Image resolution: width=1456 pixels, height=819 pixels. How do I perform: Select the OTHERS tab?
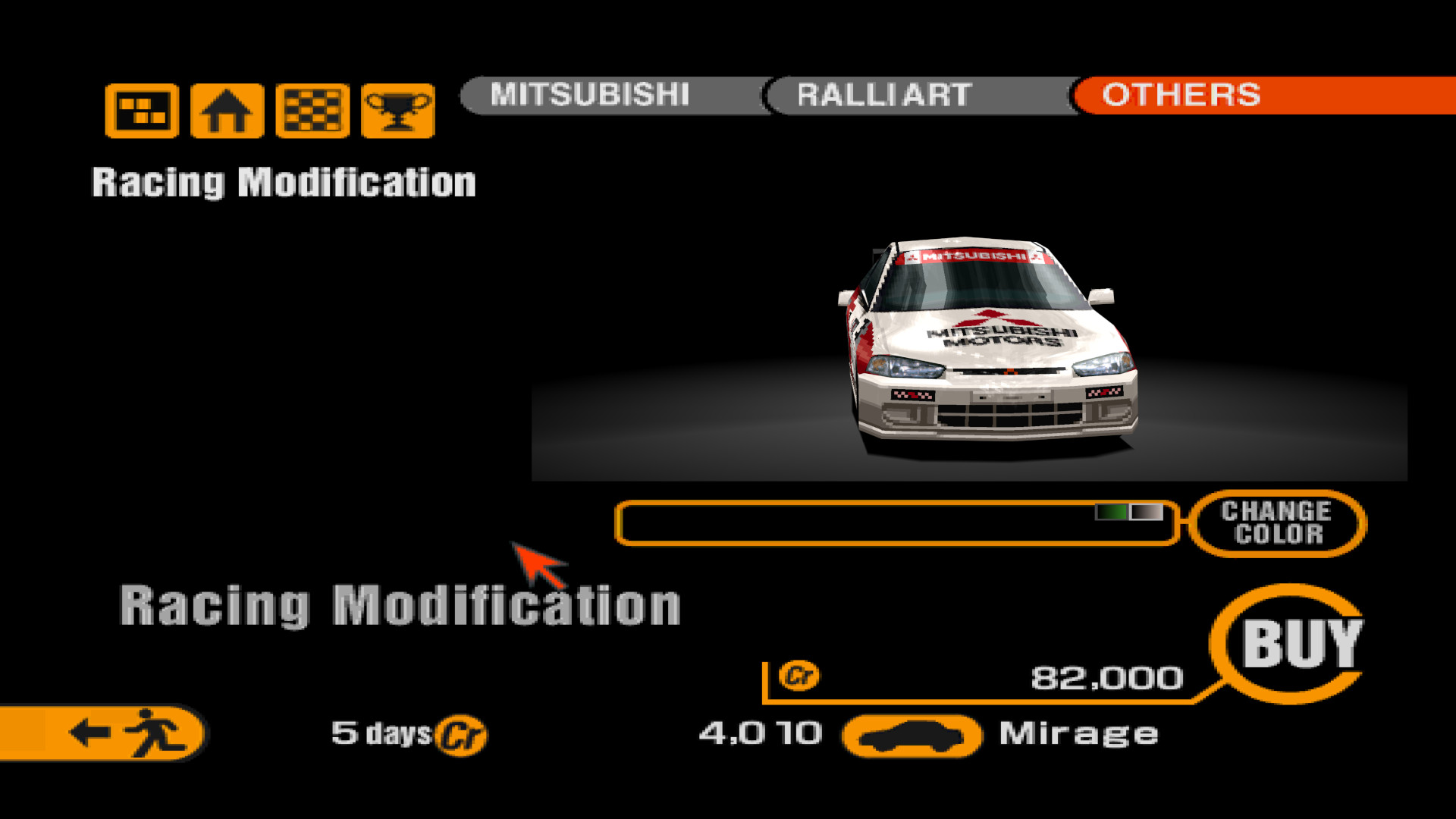[x=1181, y=95]
